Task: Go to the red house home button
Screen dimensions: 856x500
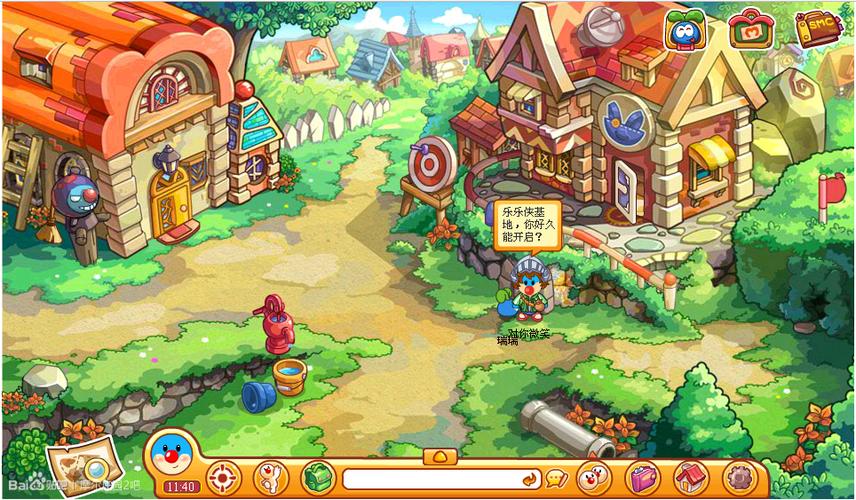Action: [690, 477]
